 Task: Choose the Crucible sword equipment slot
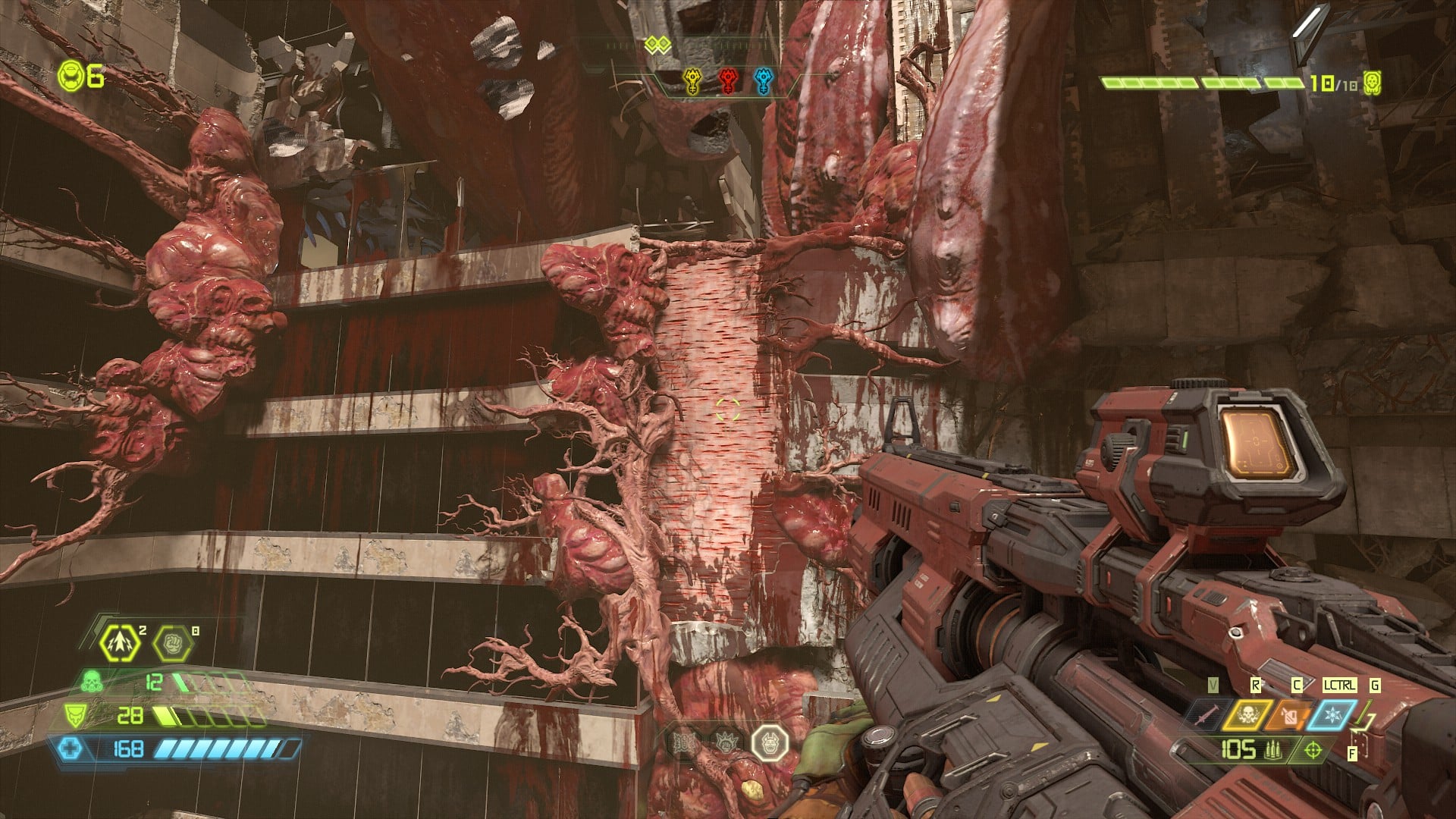tap(1203, 714)
